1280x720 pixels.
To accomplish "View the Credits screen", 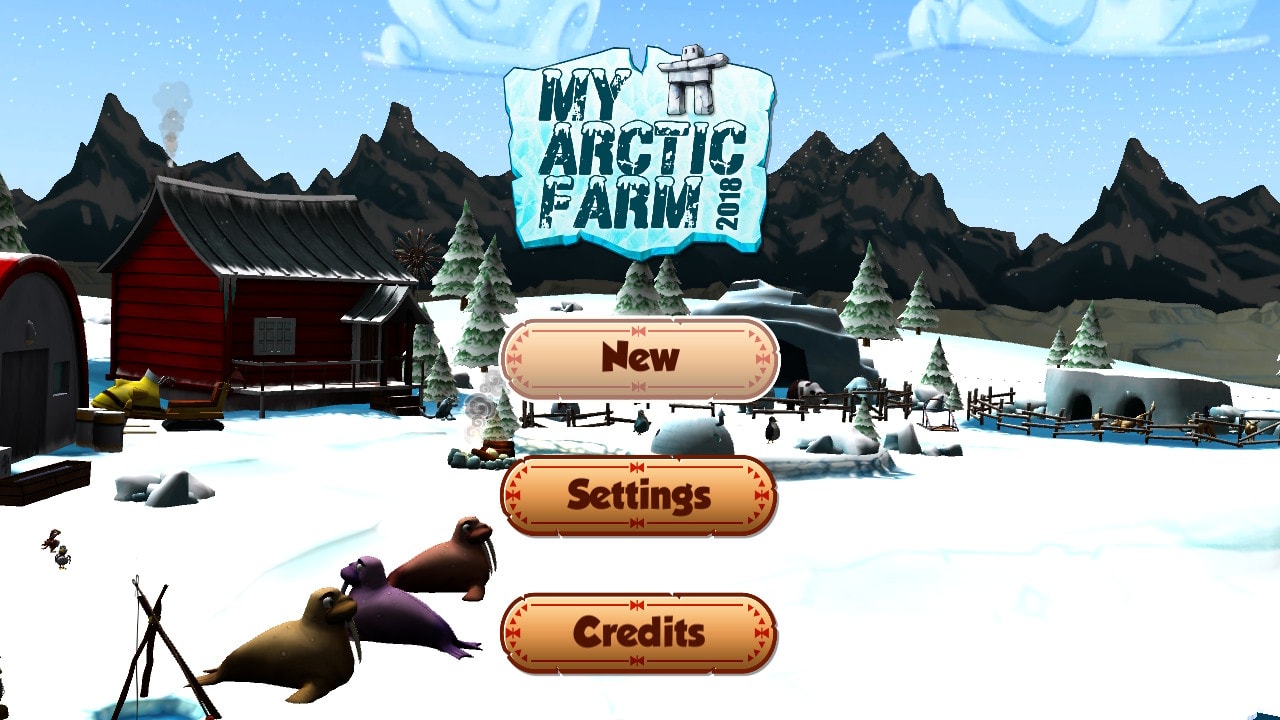I will [640, 630].
